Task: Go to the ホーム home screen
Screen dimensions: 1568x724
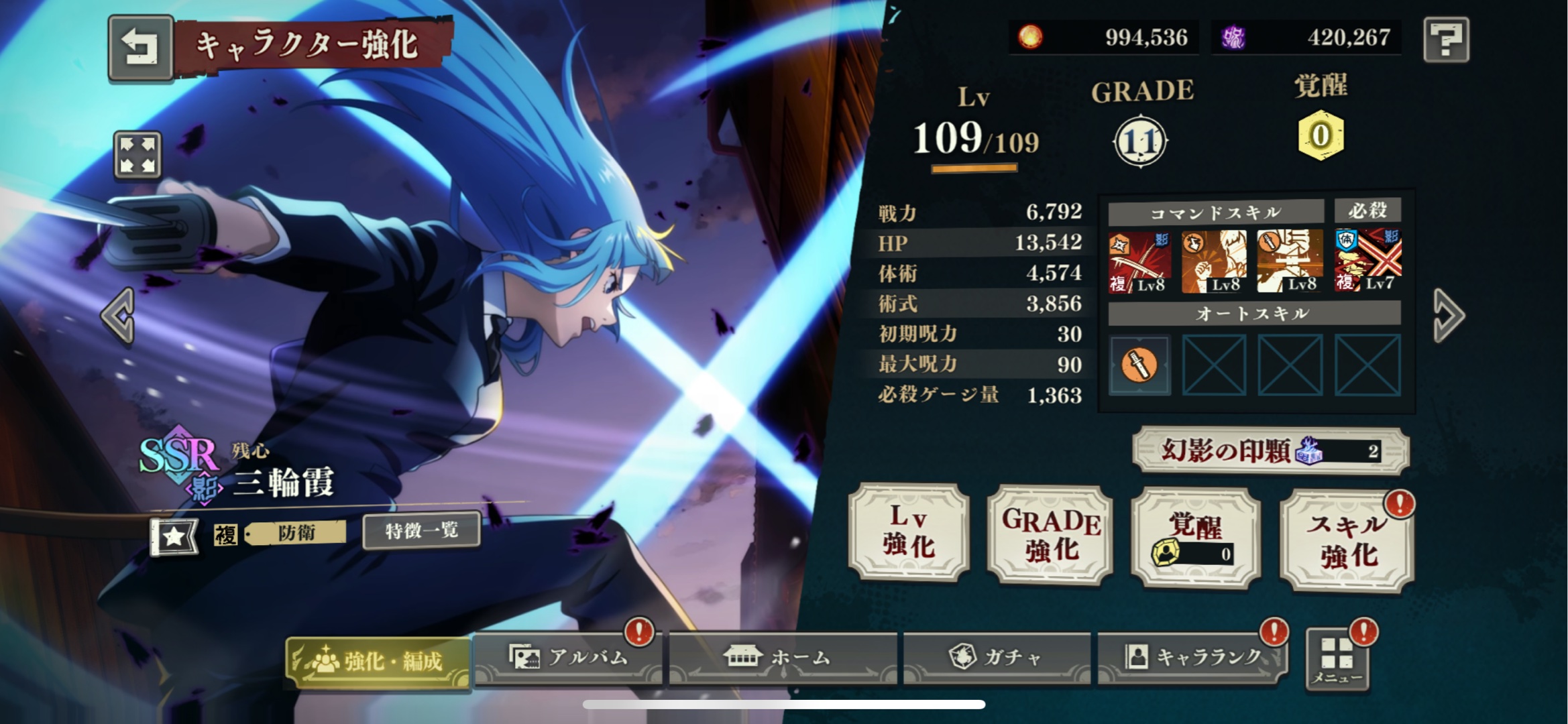Action: pos(782,658)
